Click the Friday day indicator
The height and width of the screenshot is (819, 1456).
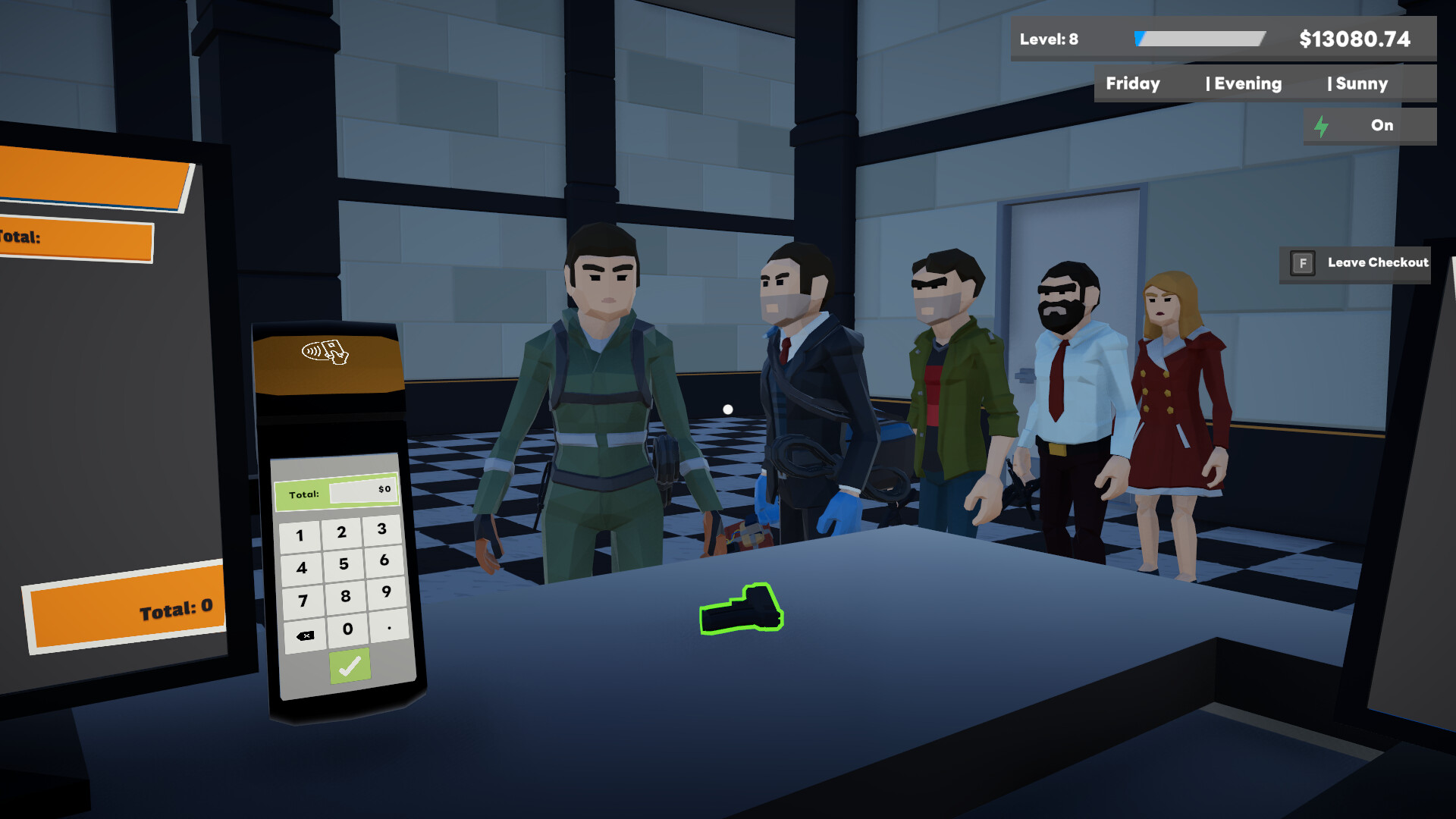(x=1132, y=83)
